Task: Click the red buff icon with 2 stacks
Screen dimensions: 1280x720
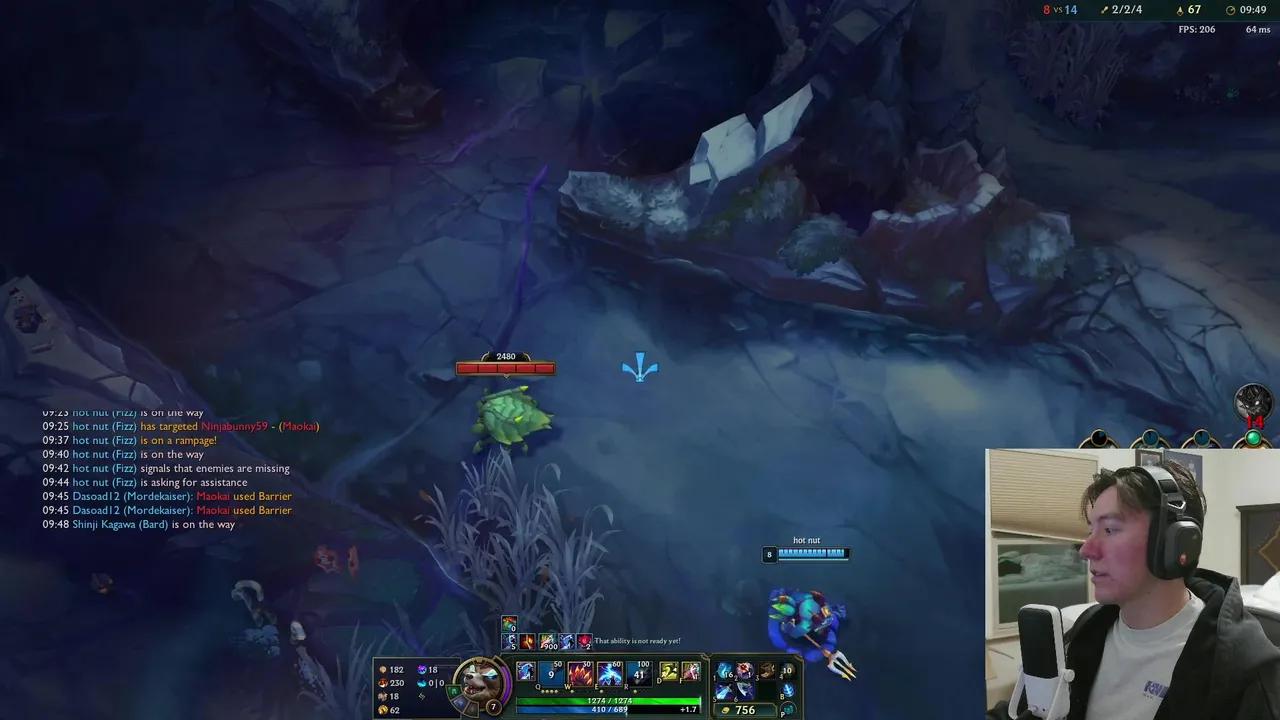Action: click(583, 641)
